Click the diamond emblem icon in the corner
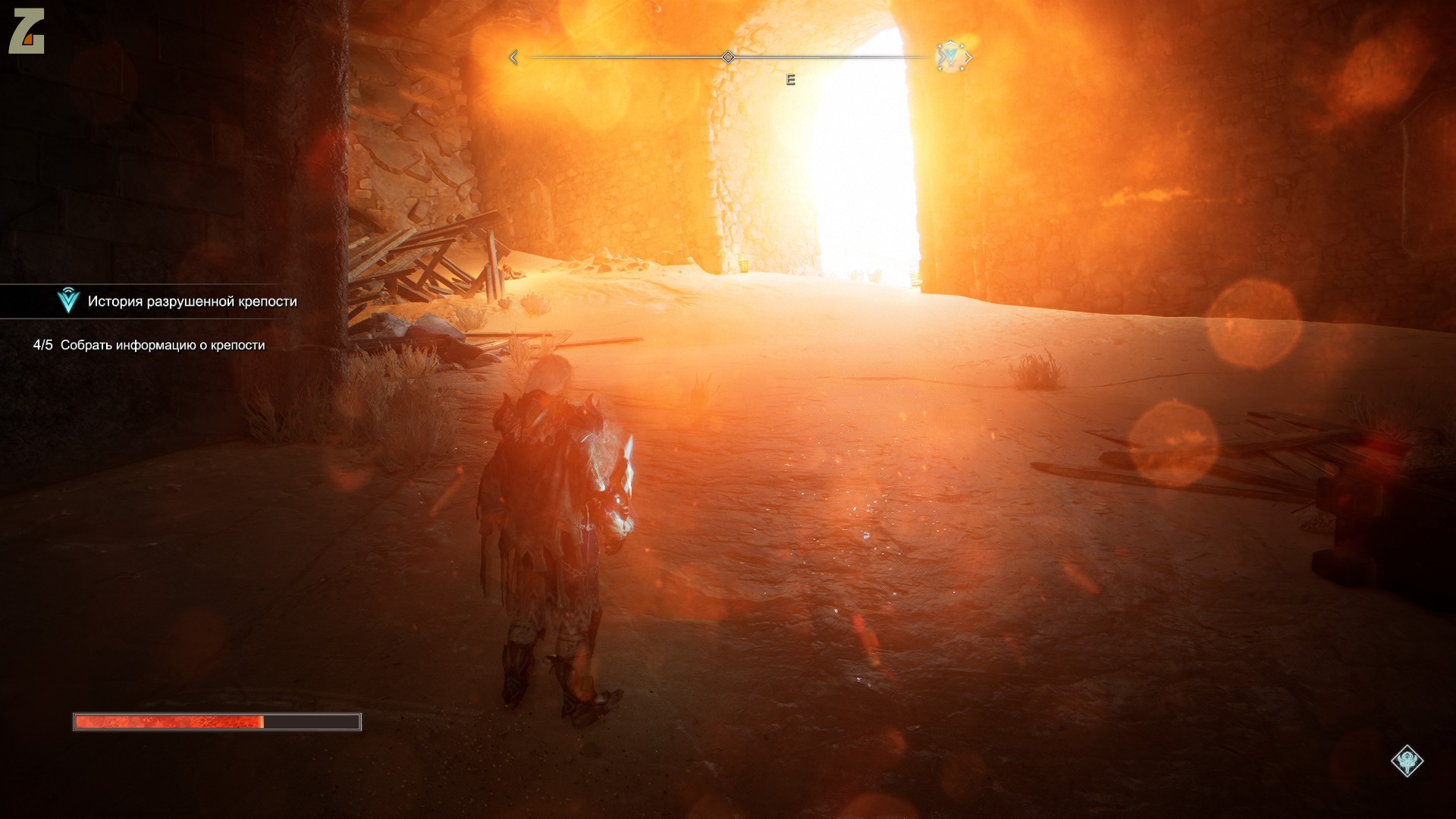 pos(1407,761)
